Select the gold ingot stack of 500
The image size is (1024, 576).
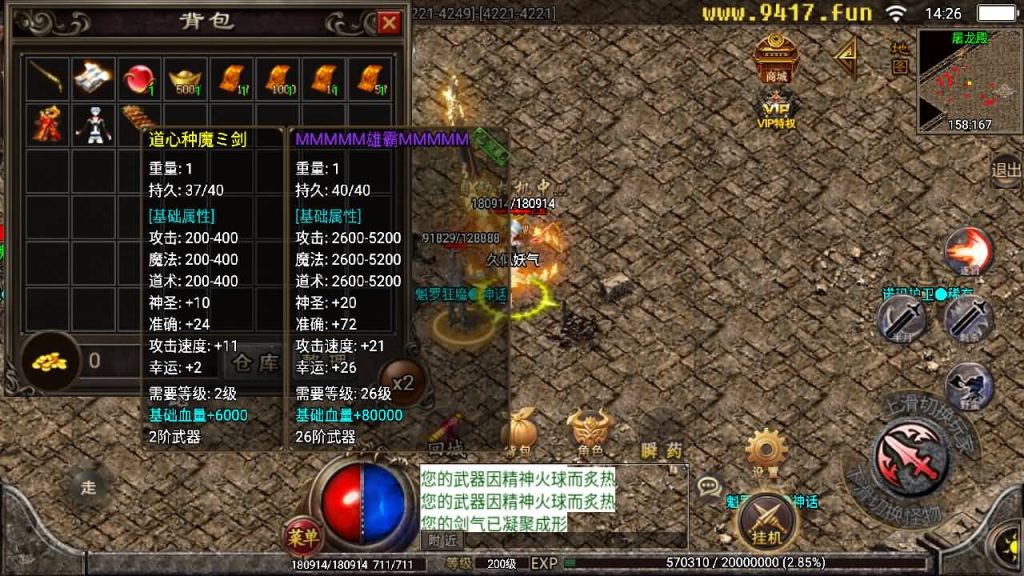pyautogui.click(x=185, y=78)
